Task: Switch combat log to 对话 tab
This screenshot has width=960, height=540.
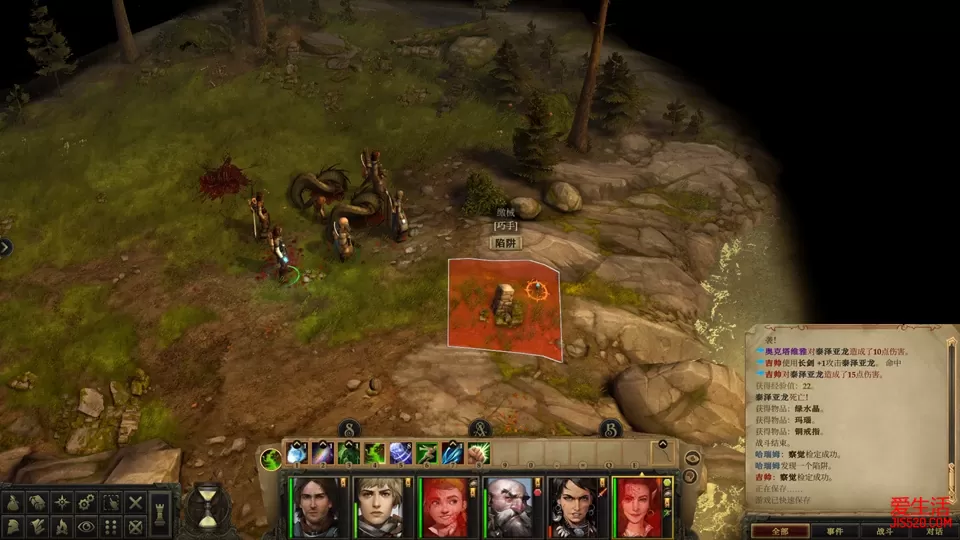Action: point(932,531)
